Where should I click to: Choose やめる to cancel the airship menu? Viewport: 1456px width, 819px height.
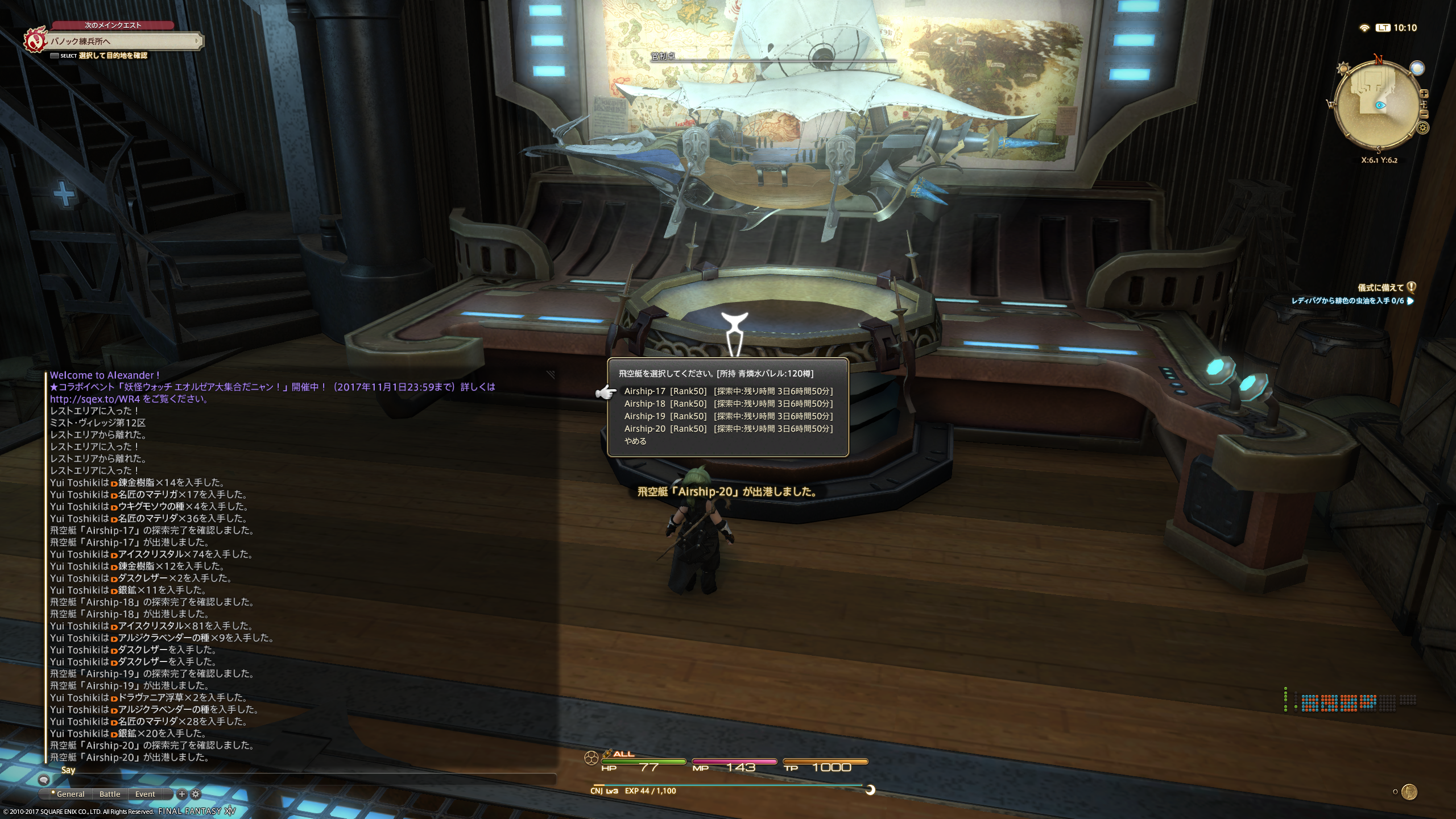coord(635,441)
